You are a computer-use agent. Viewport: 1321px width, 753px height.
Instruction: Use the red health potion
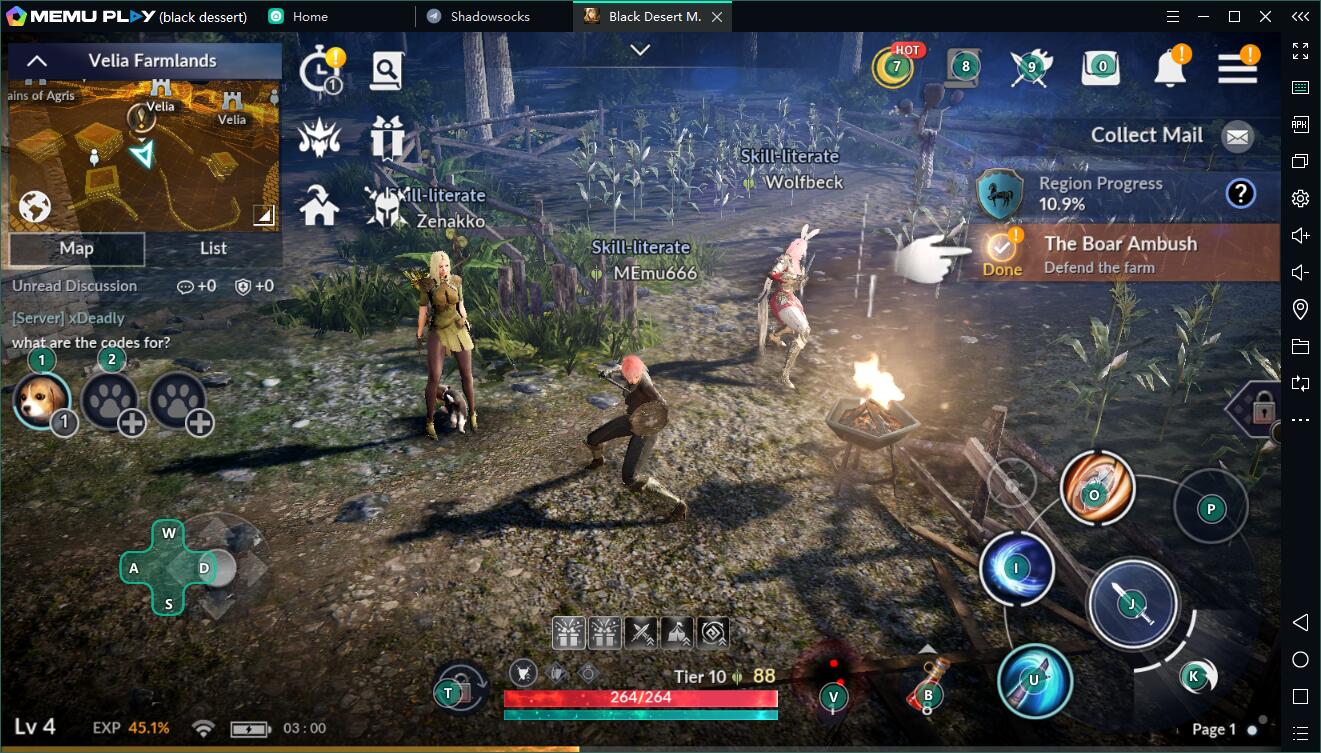(x=926, y=689)
